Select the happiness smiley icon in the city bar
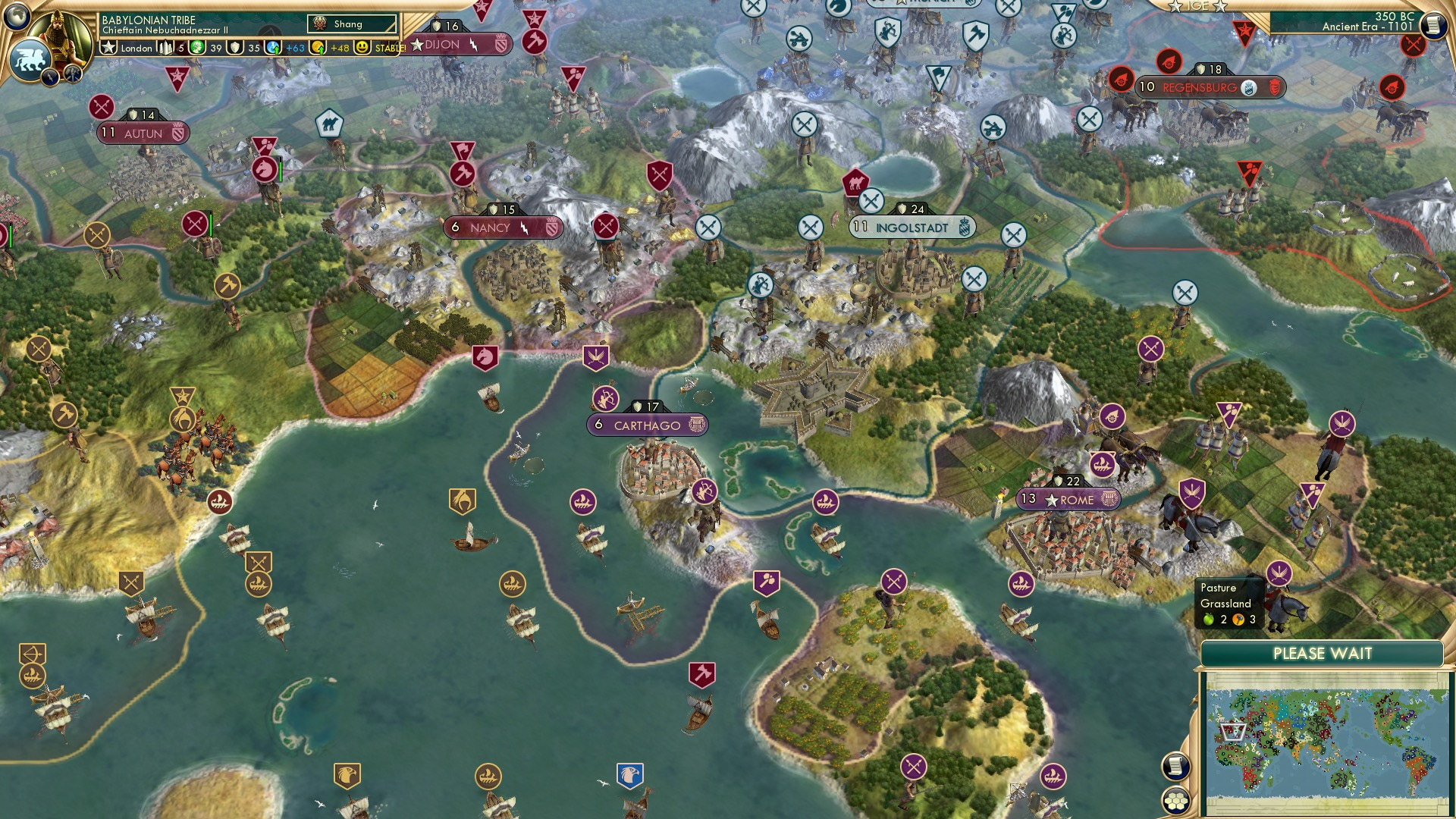The image size is (1456, 819). (x=362, y=47)
